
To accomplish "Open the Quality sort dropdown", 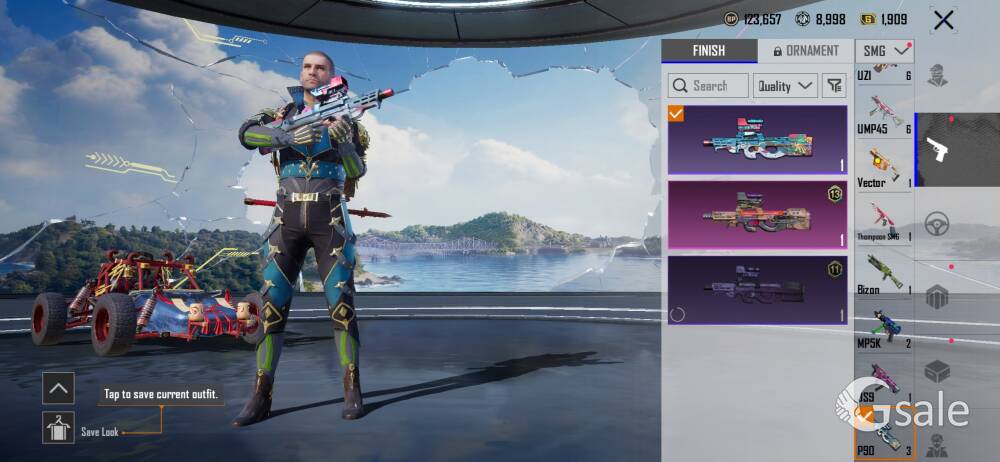I will tap(784, 86).
